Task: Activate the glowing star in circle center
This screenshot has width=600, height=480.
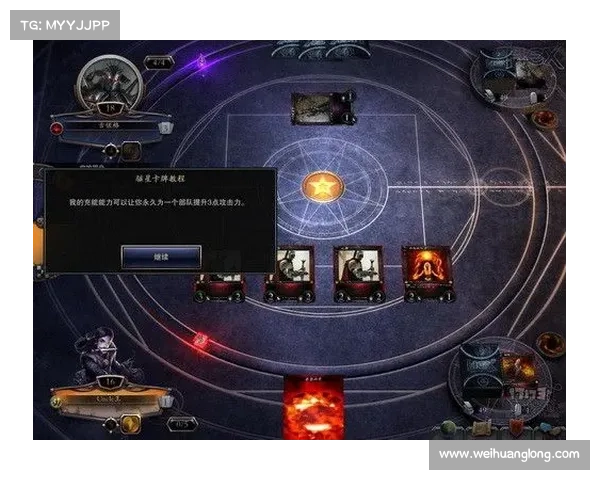Action: pos(321,186)
